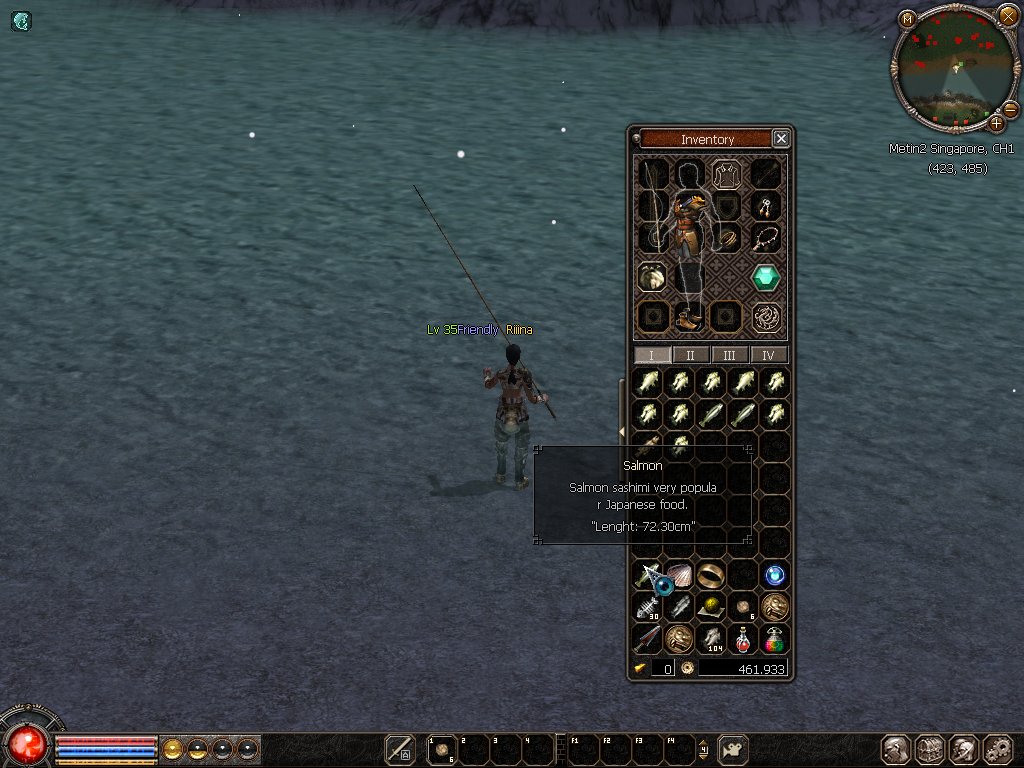Screen dimensions: 1024x768
Task: Select the equipped bead necklace slot
Action: (x=766, y=238)
